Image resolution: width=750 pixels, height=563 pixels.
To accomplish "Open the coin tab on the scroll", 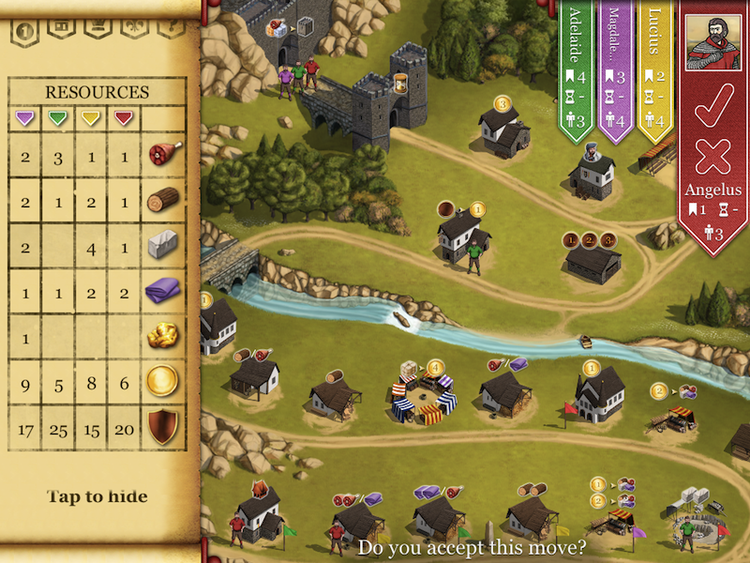I will 25,28.
